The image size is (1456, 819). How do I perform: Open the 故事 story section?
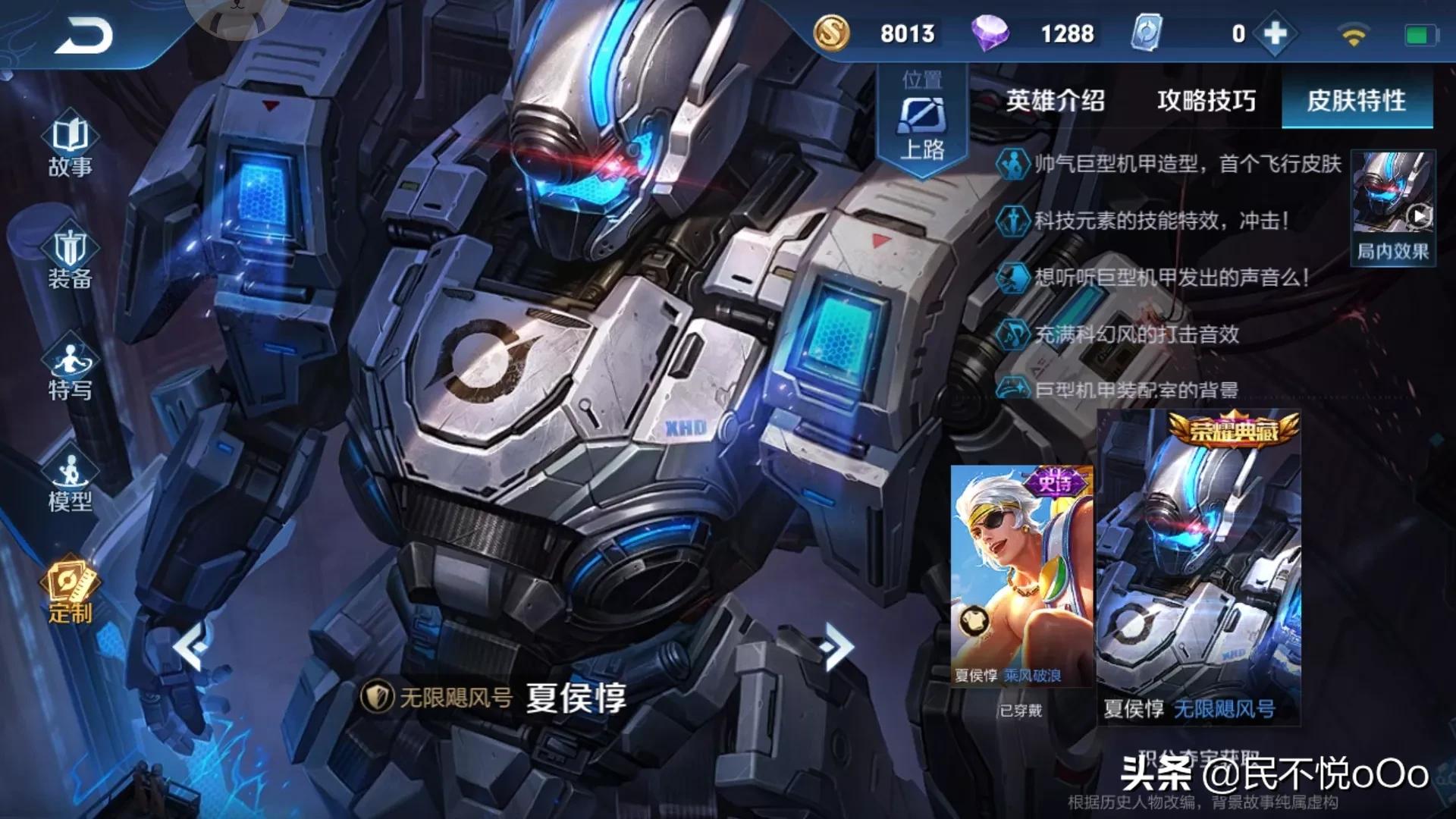coord(70,146)
